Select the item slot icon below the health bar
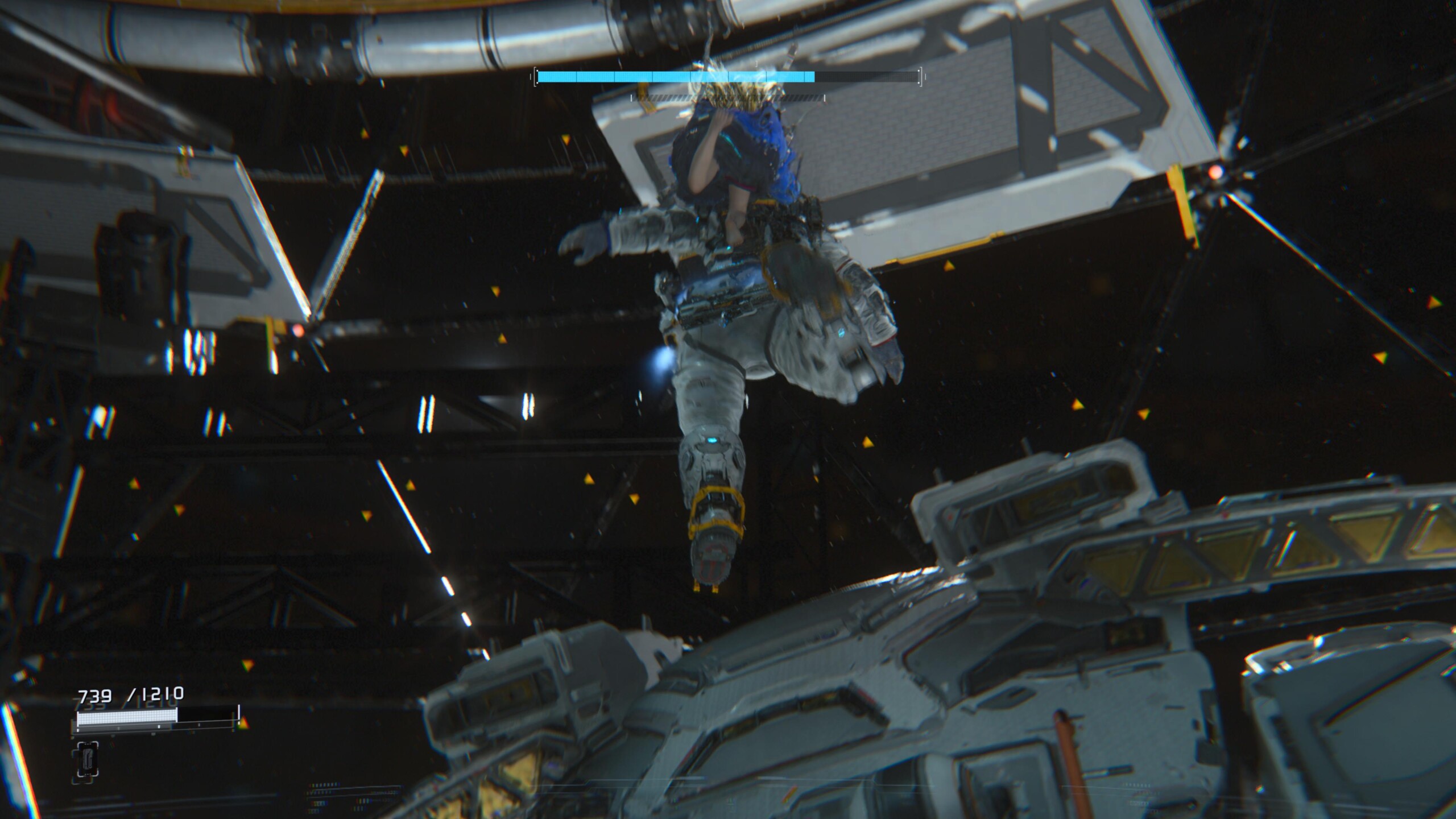 coord(87,759)
